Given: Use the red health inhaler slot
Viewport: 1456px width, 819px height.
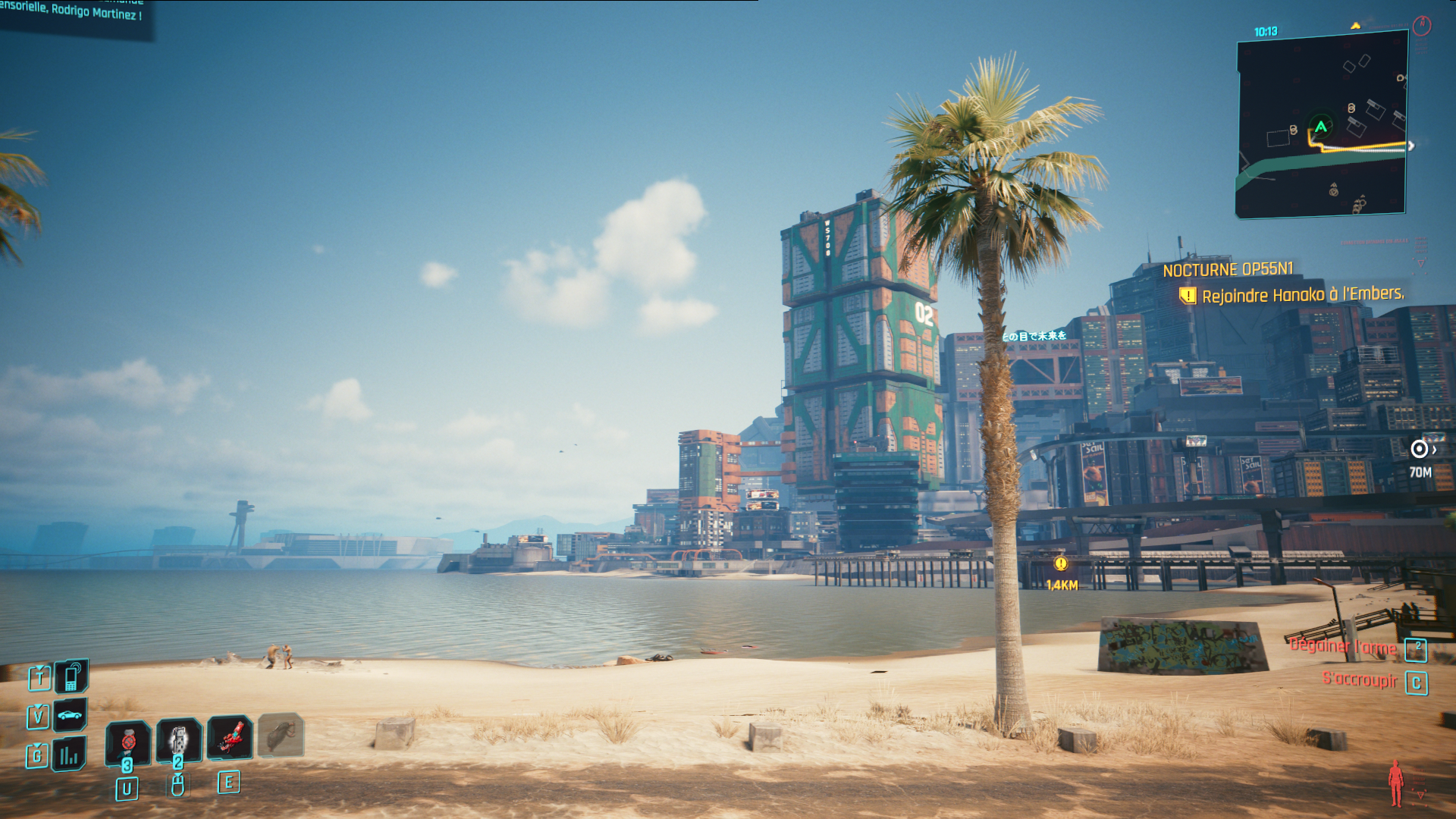Looking at the screenshot, I should pos(128,740).
